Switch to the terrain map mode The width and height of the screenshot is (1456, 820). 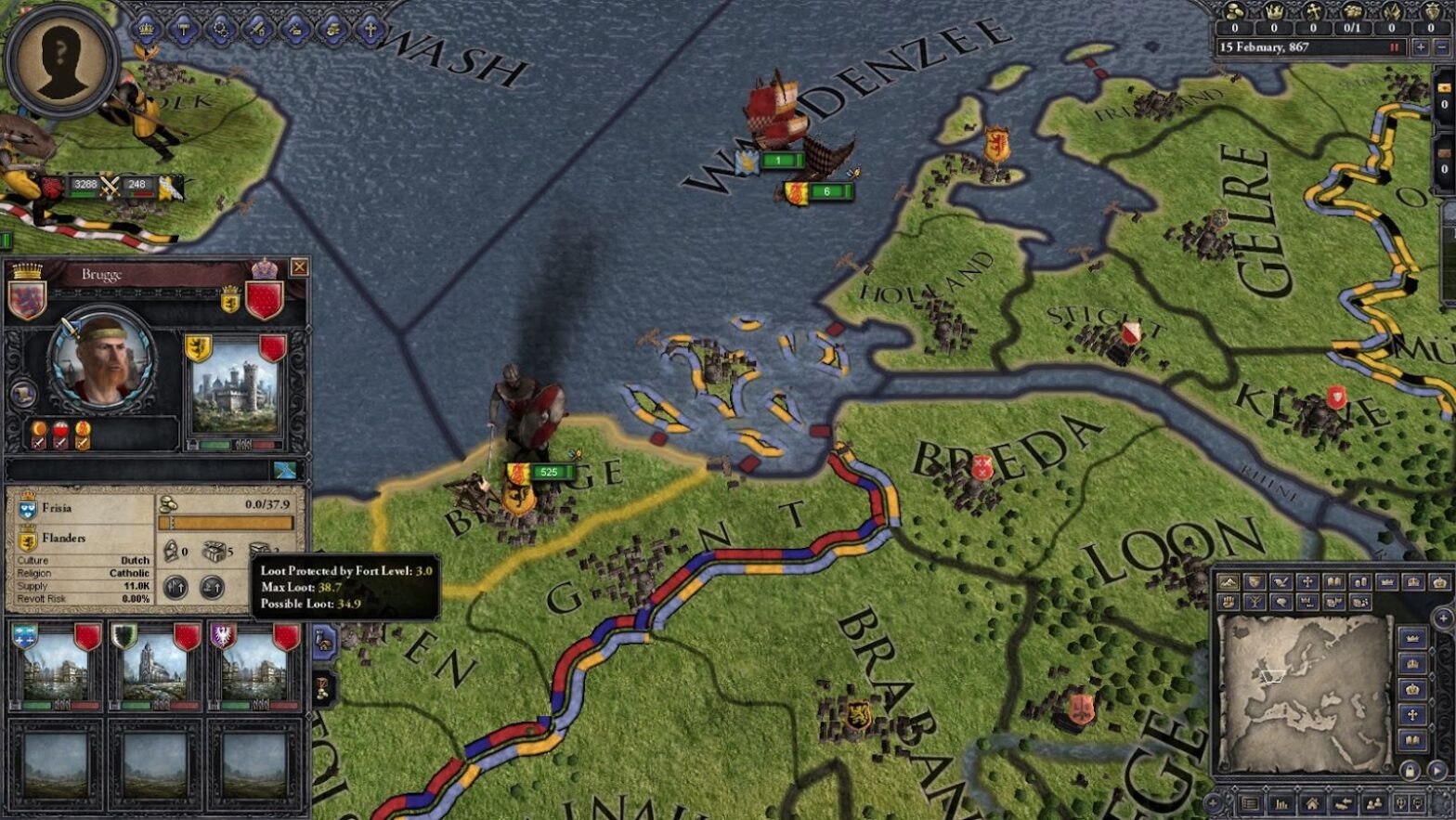coord(1228,580)
